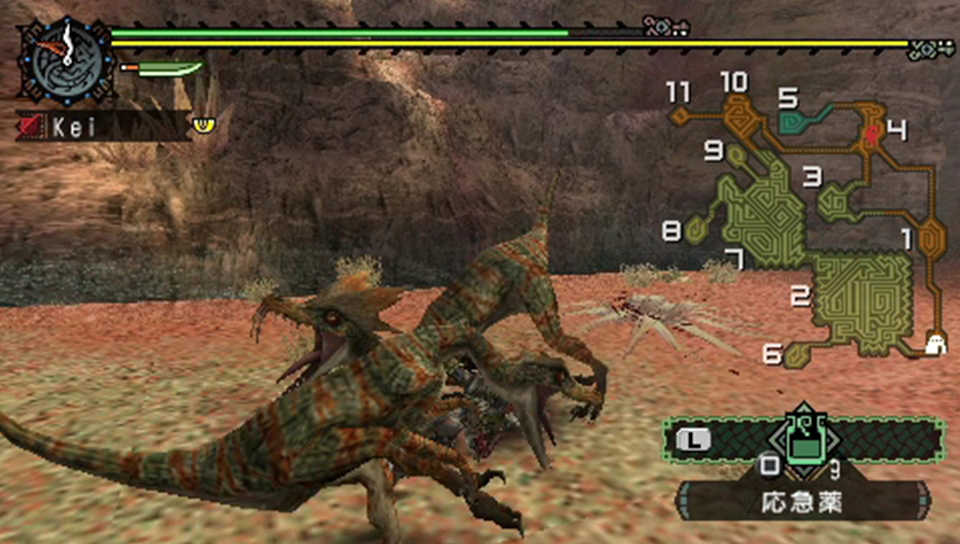Select area 9 on the minimap
Image resolution: width=960 pixels, height=544 pixels.
(737, 157)
